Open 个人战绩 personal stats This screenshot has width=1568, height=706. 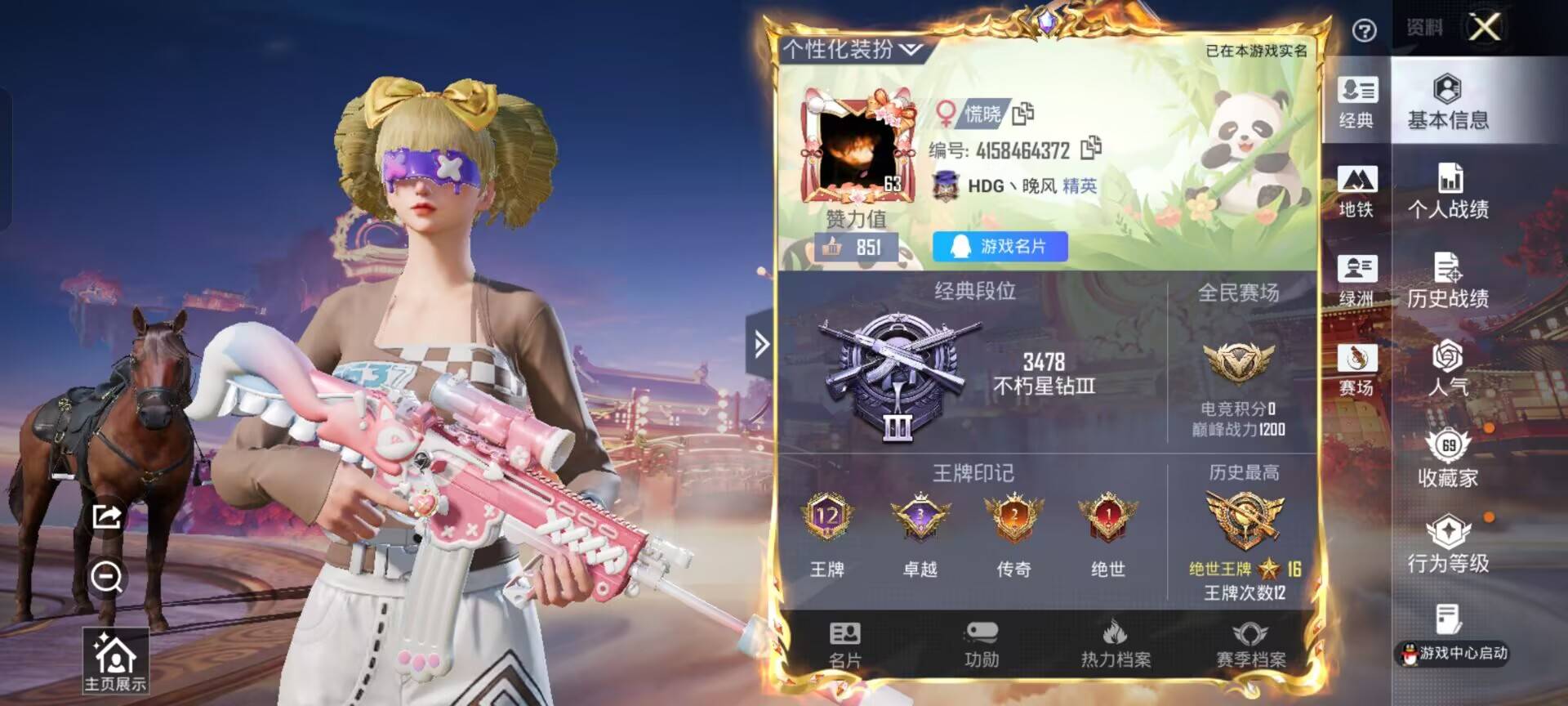(1447, 191)
